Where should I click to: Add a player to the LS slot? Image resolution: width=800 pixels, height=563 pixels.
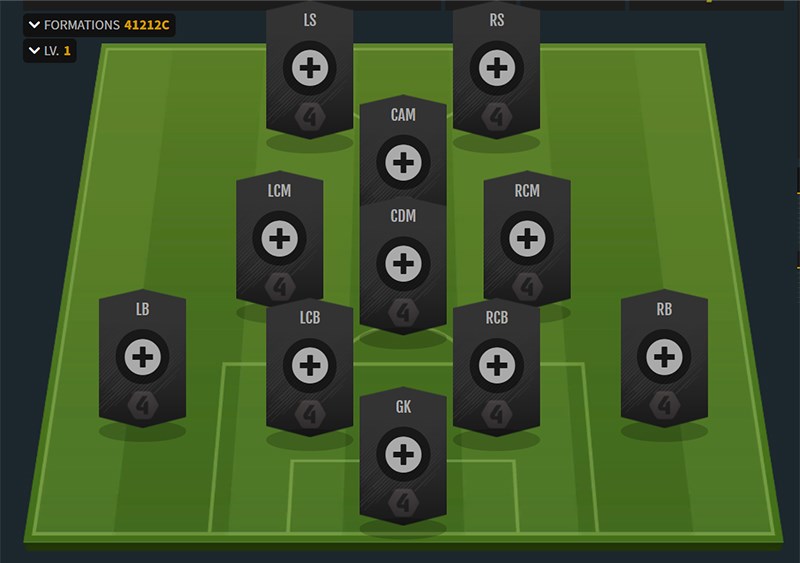tap(310, 68)
